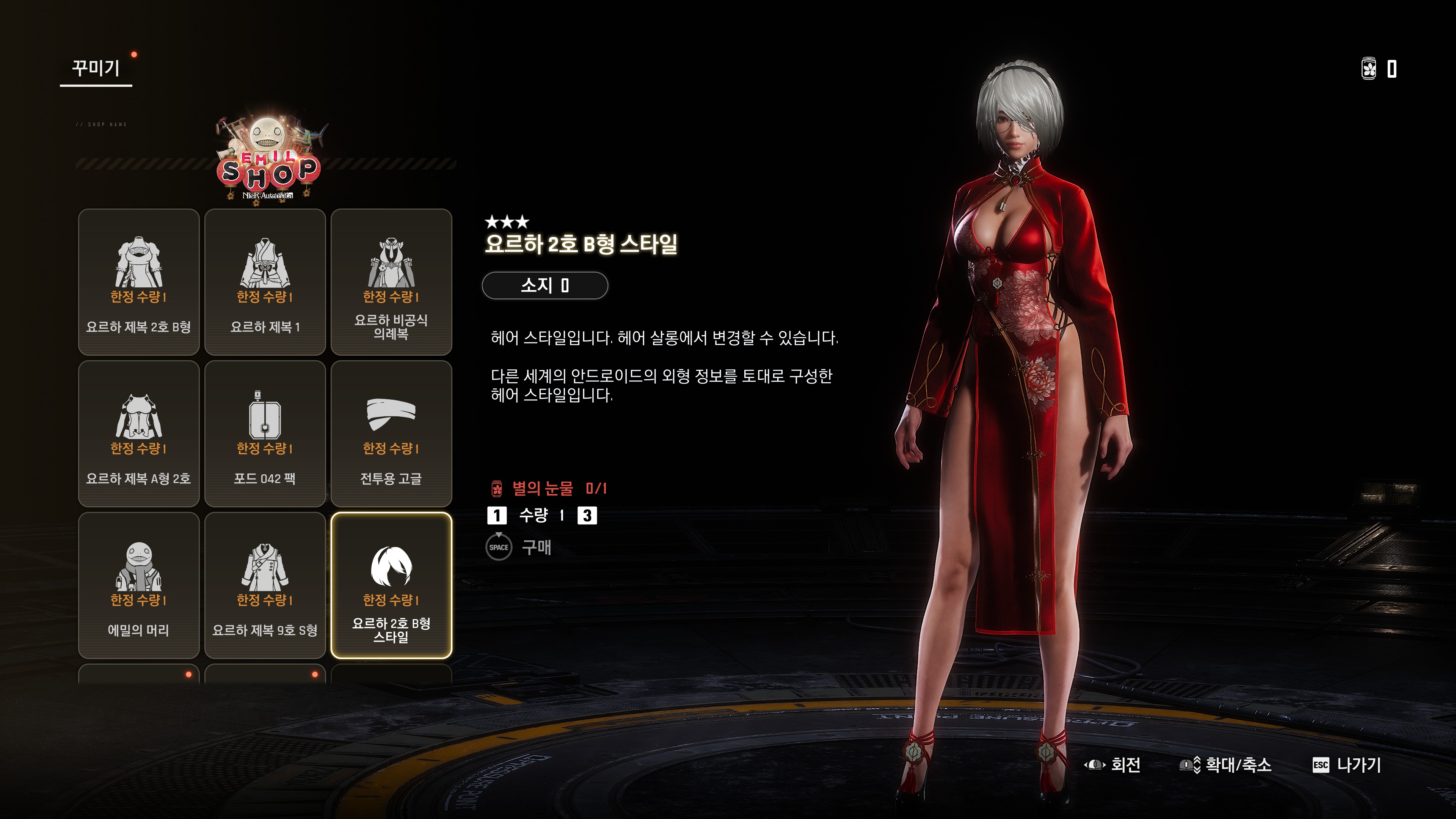Choose the 요르하 제복 1 outfit tile
The width and height of the screenshot is (1456, 819).
click(x=265, y=281)
